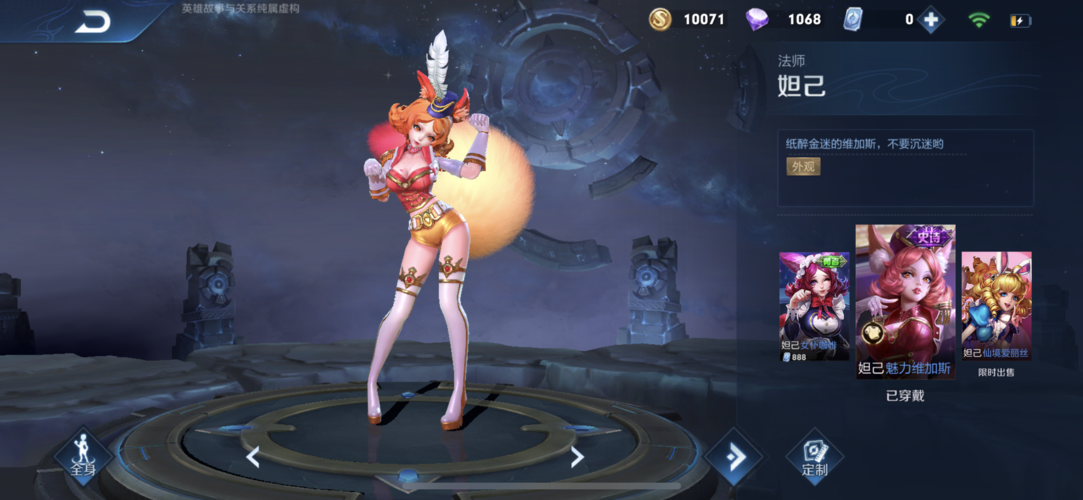
Task: Add more vouchers with the plus button
Action: [x=931, y=19]
